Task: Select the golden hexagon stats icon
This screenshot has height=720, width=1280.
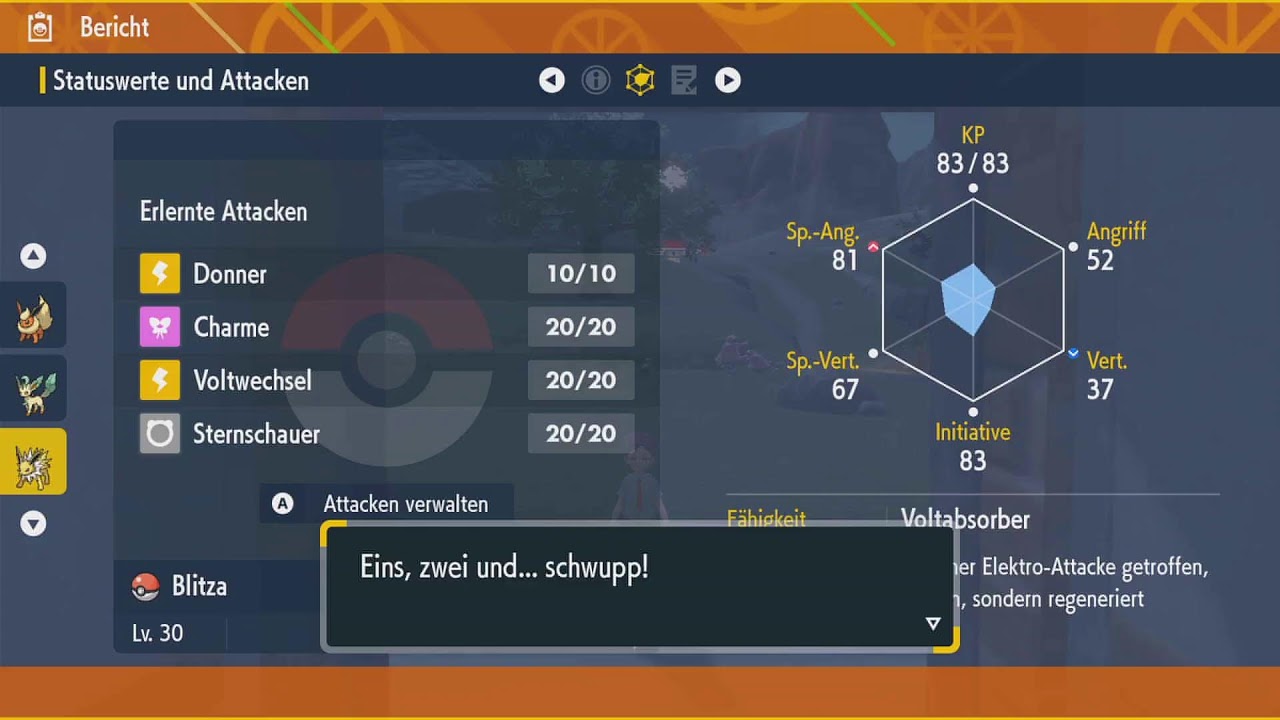Action: 640,80
